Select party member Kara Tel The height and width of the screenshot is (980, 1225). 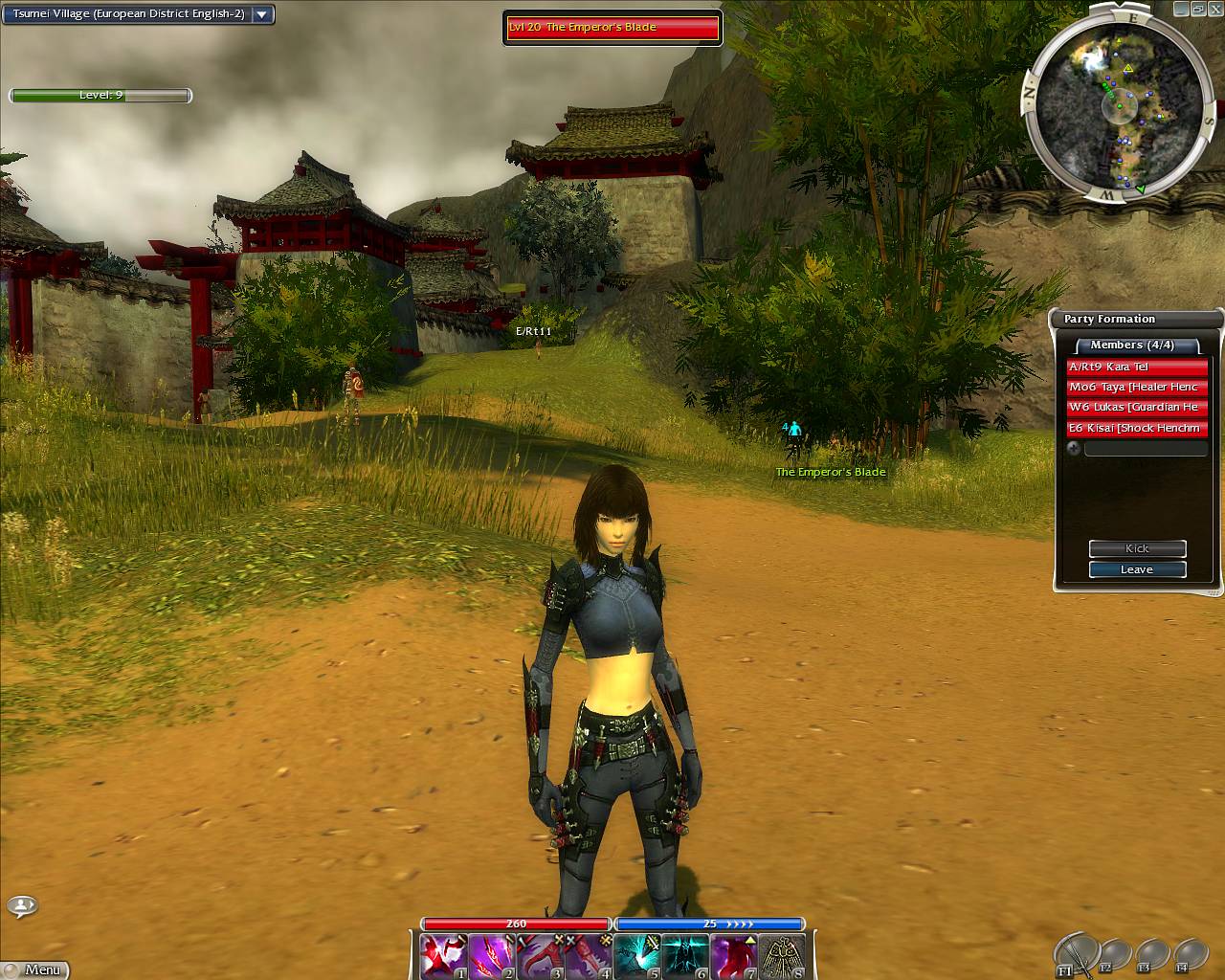click(x=1137, y=367)
